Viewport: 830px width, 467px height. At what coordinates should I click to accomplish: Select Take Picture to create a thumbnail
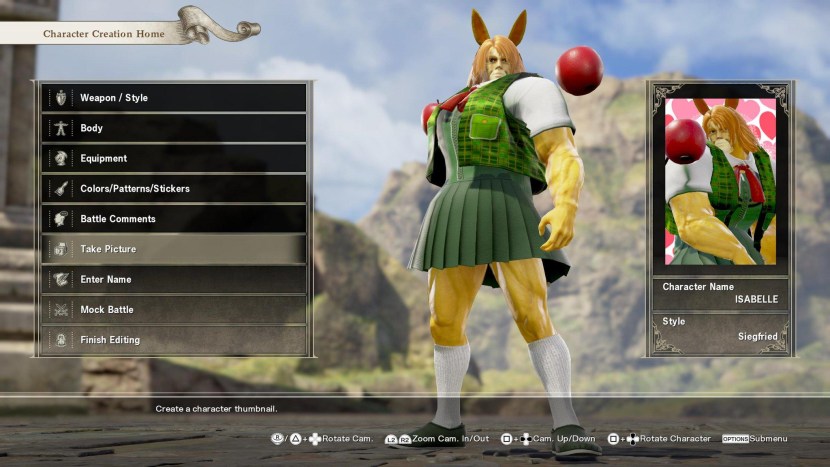[174, 249]
